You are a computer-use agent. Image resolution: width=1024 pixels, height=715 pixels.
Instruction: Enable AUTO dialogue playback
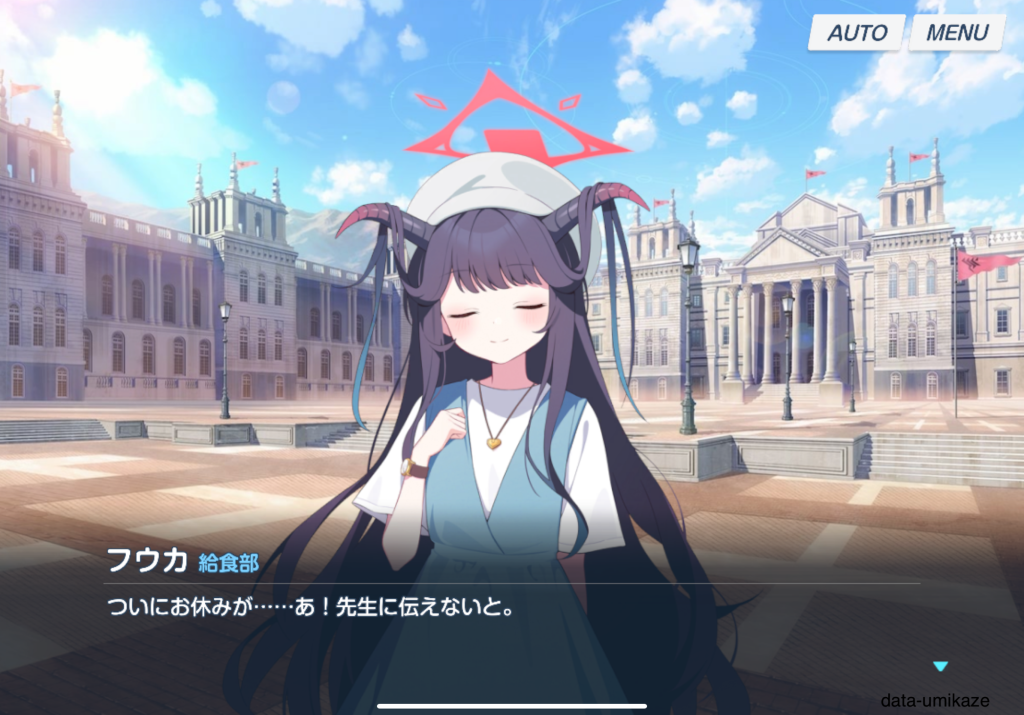(x=856, y=32)
